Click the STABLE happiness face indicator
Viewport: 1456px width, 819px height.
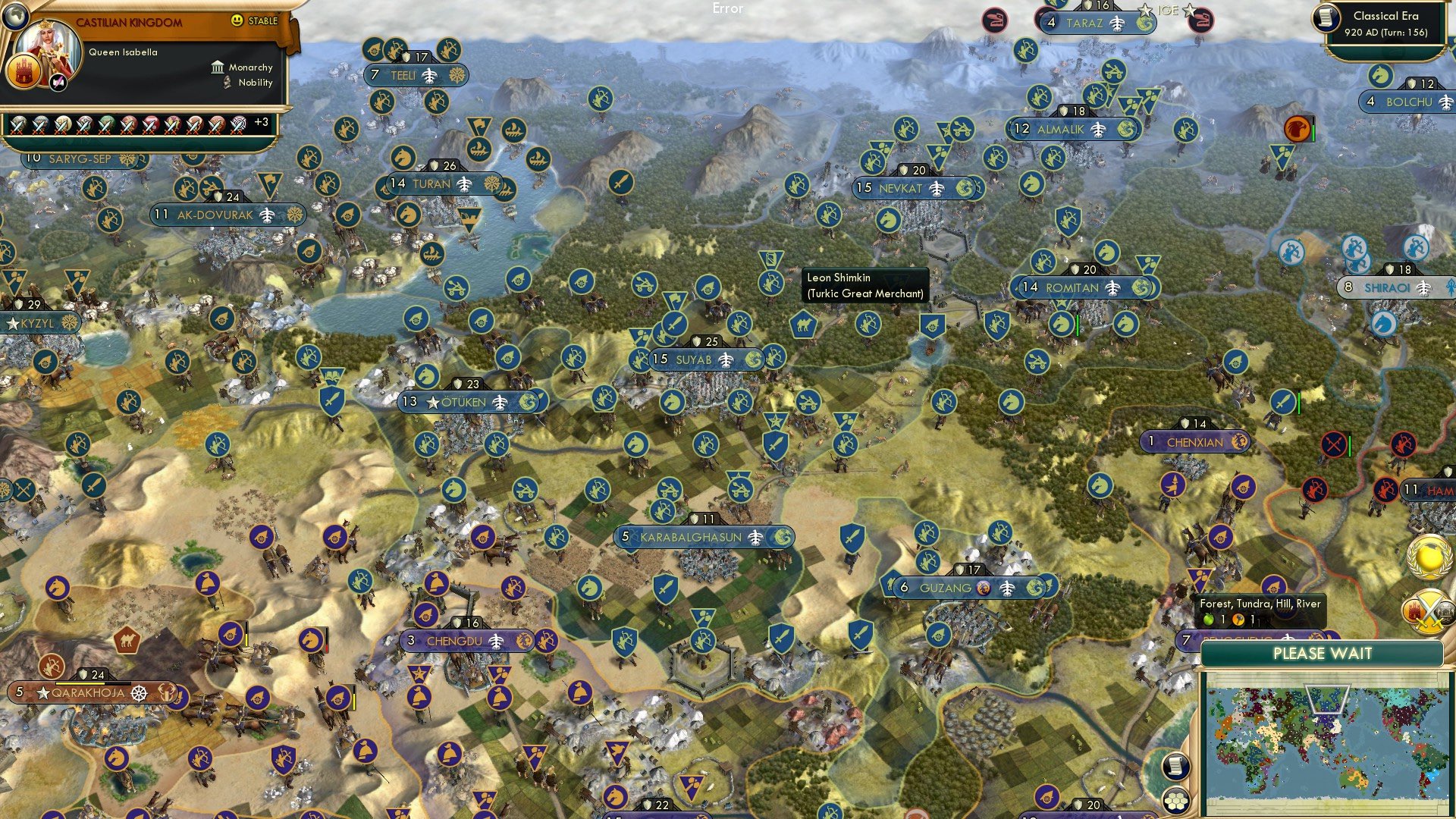click(x=237, y=20)
